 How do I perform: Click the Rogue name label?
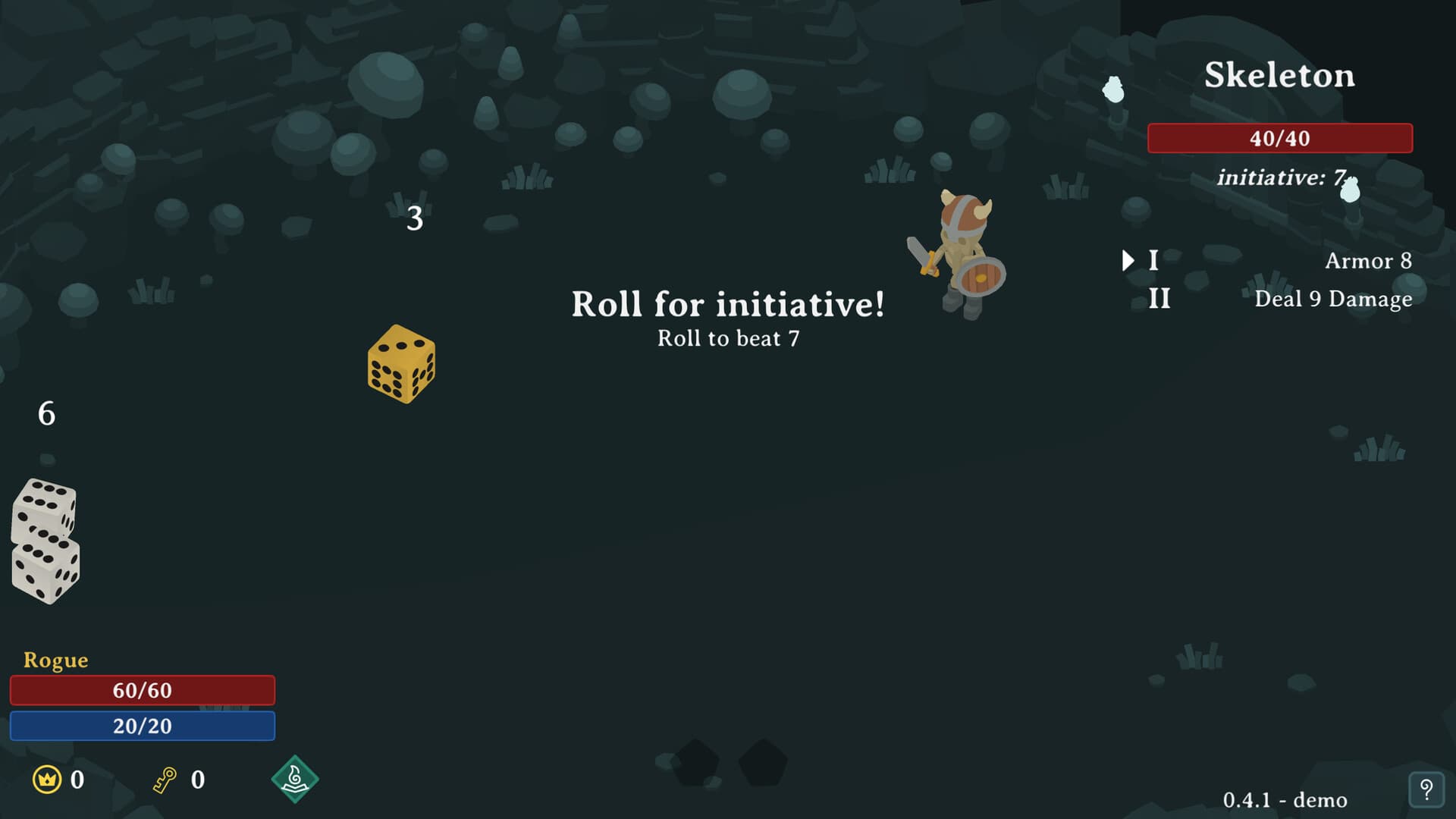coord(55,660)
